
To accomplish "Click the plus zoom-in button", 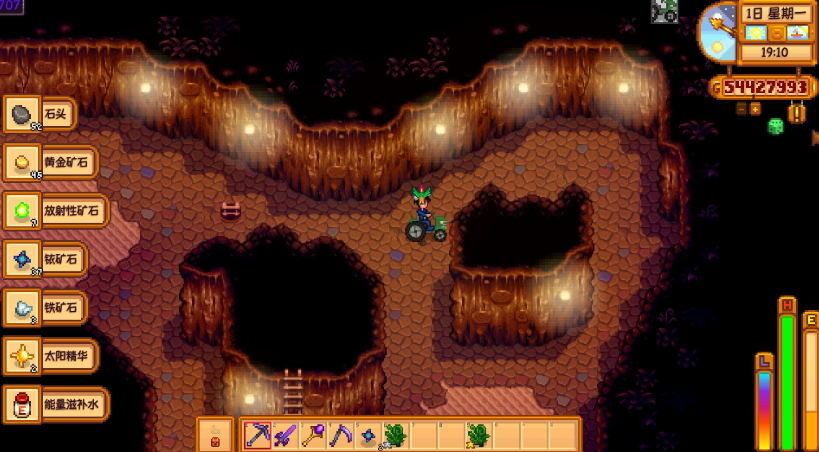I will [x=755, y=109].
